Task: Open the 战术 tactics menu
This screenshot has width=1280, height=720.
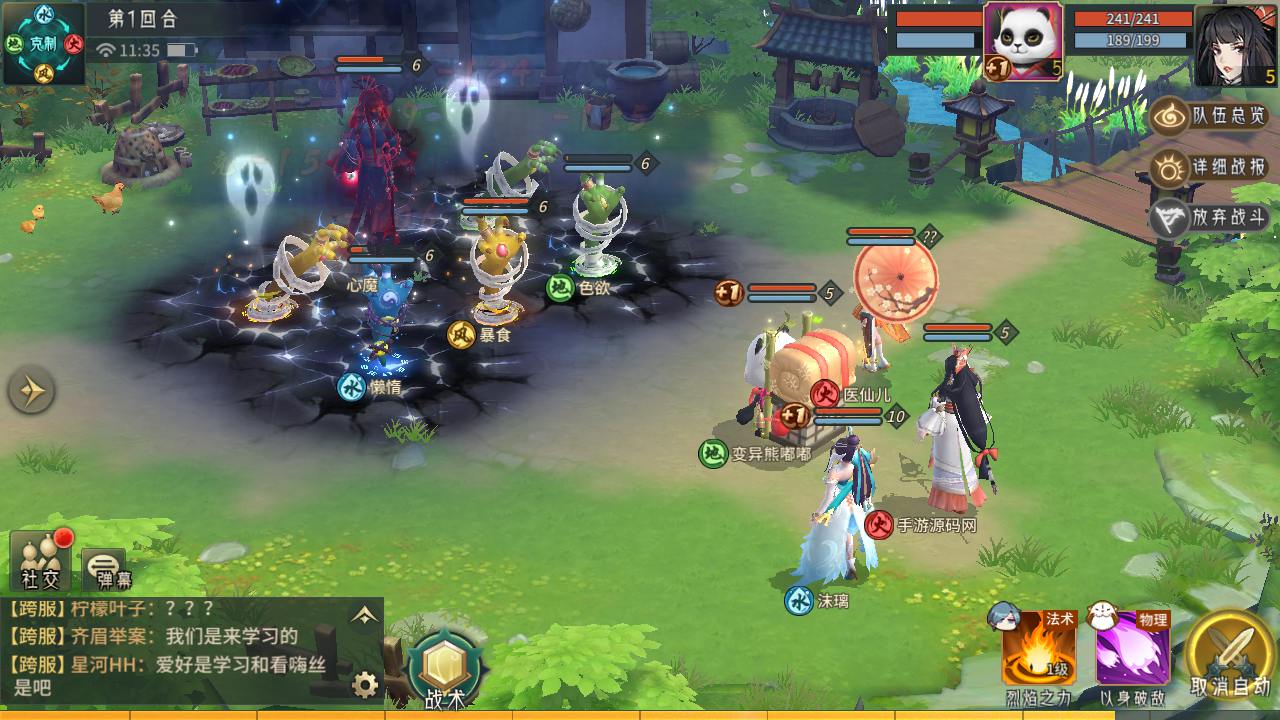Action: pos(441,666)
